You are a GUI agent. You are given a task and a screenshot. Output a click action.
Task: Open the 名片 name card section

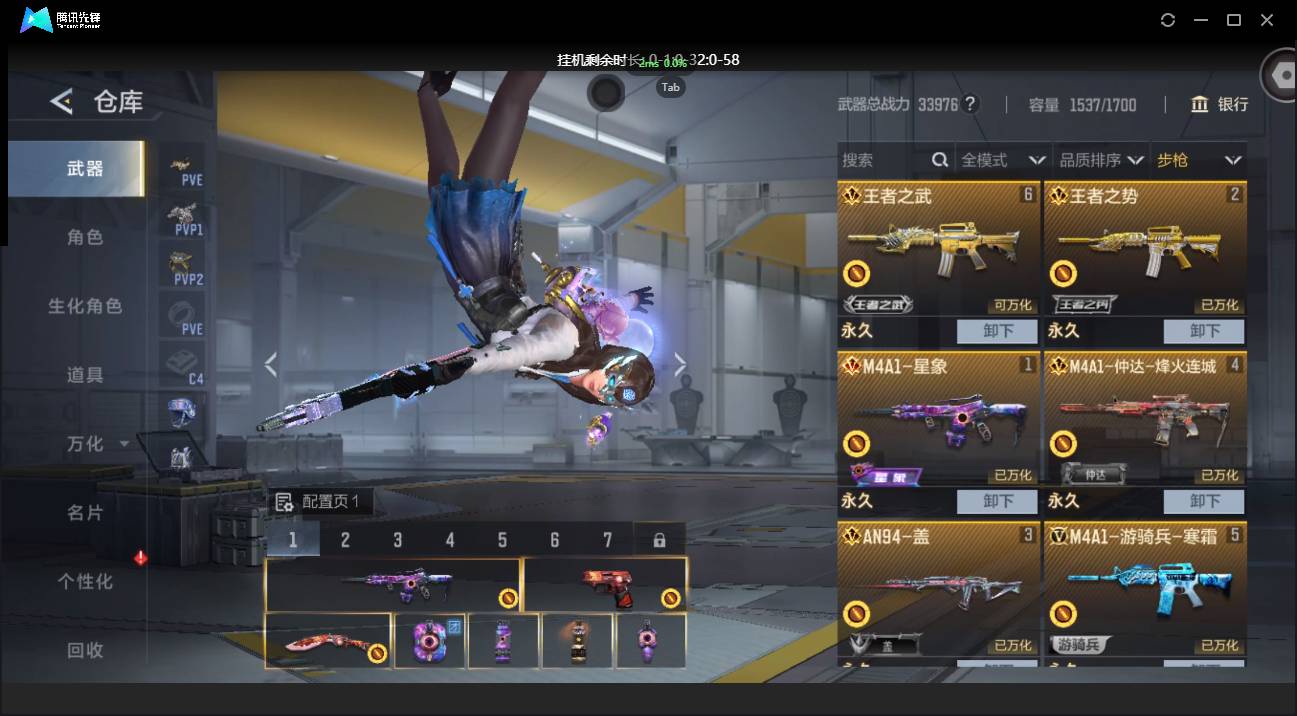click(x=85, y=512)
